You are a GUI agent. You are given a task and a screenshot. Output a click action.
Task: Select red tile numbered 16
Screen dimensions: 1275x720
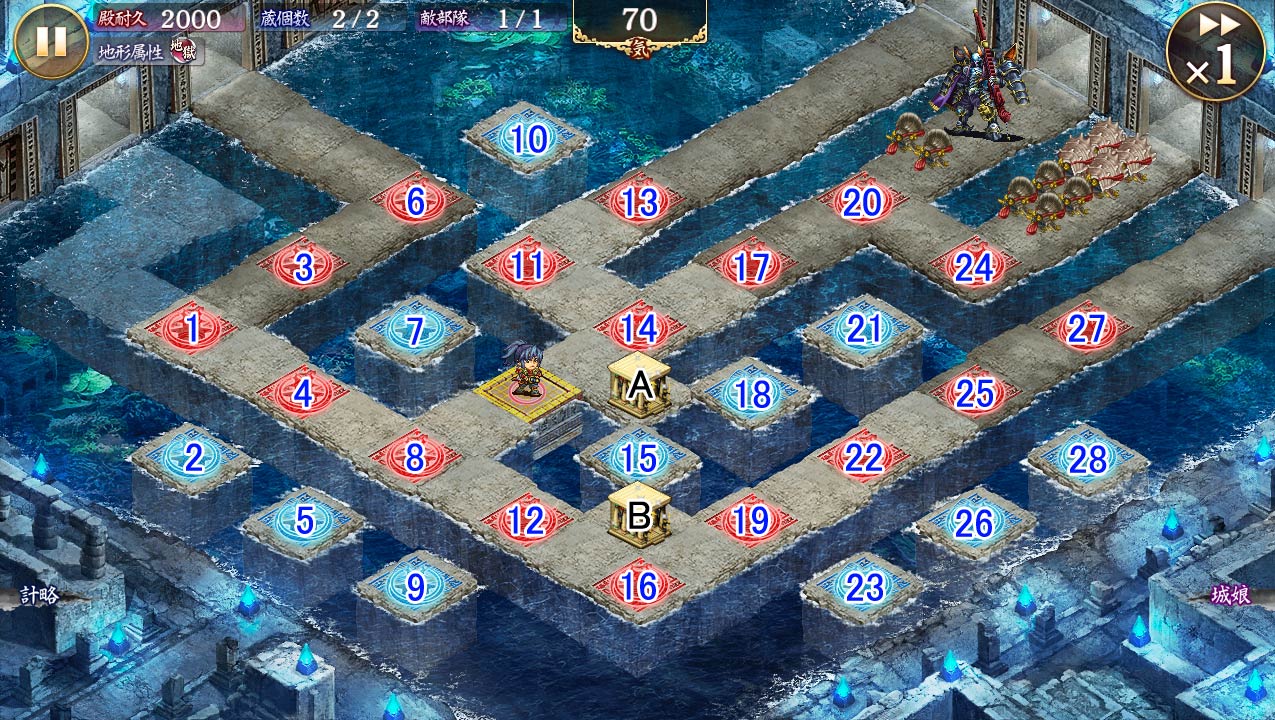[x=640, y=586]
